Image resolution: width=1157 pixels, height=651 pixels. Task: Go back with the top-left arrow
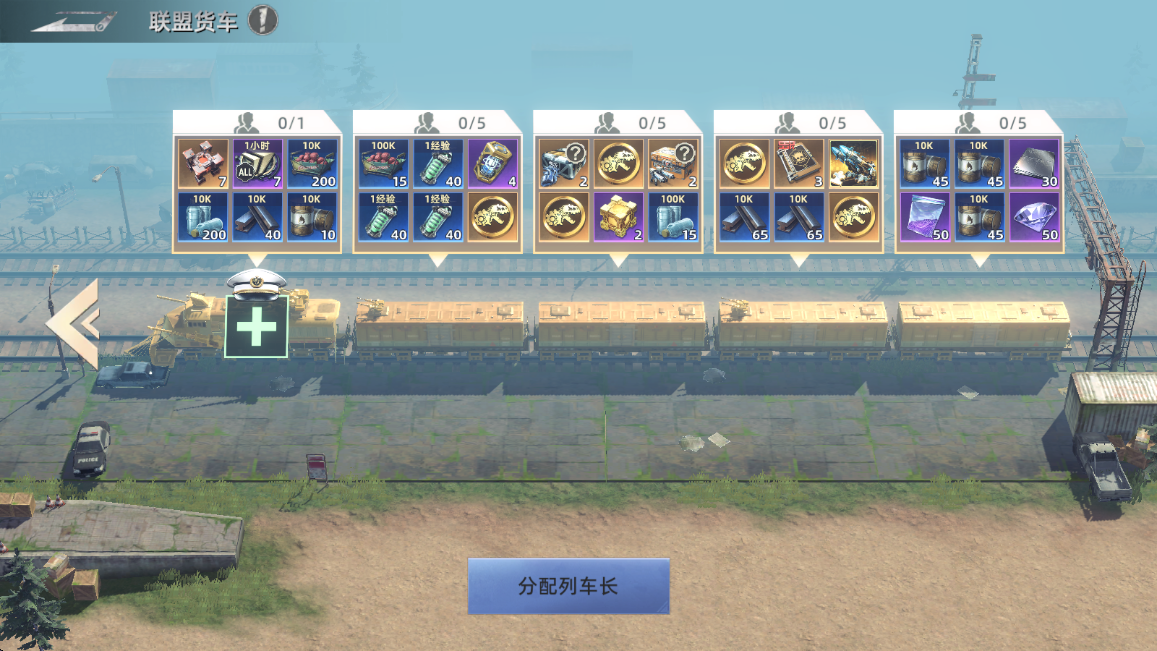tap(68, 20)
